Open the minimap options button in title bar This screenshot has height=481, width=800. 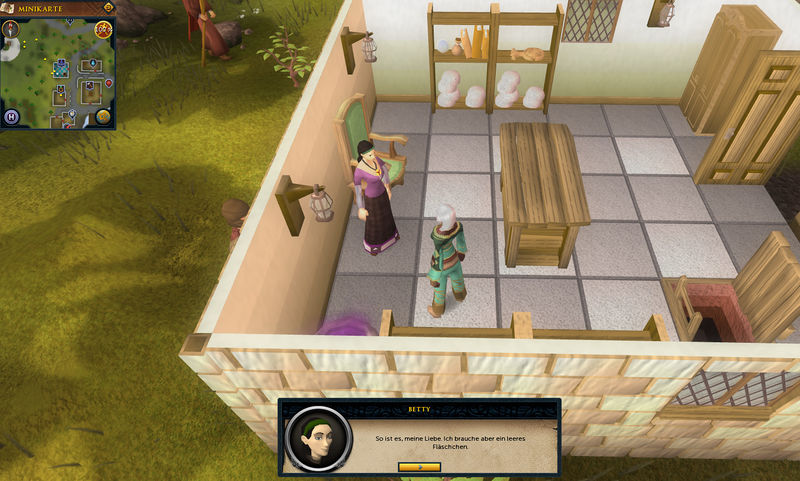tap(106, 8)
